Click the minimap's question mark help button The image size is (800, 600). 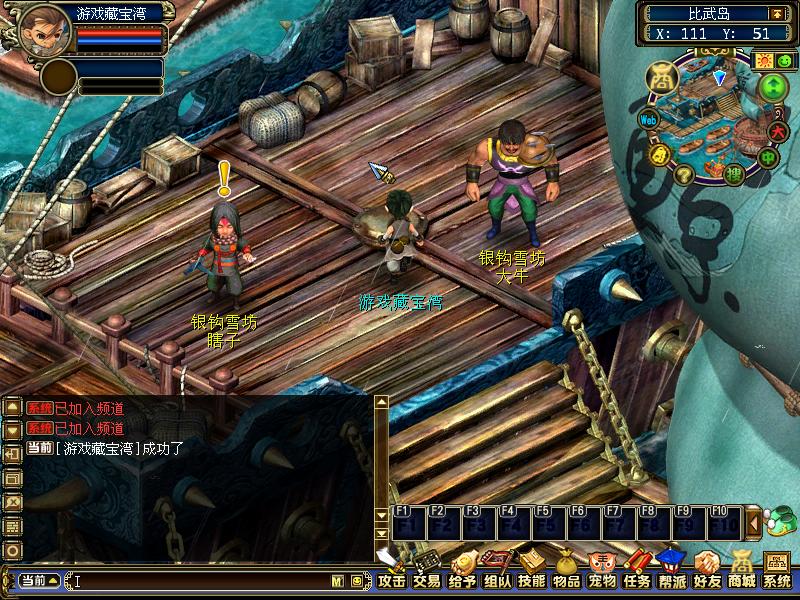tap(684, 175)
